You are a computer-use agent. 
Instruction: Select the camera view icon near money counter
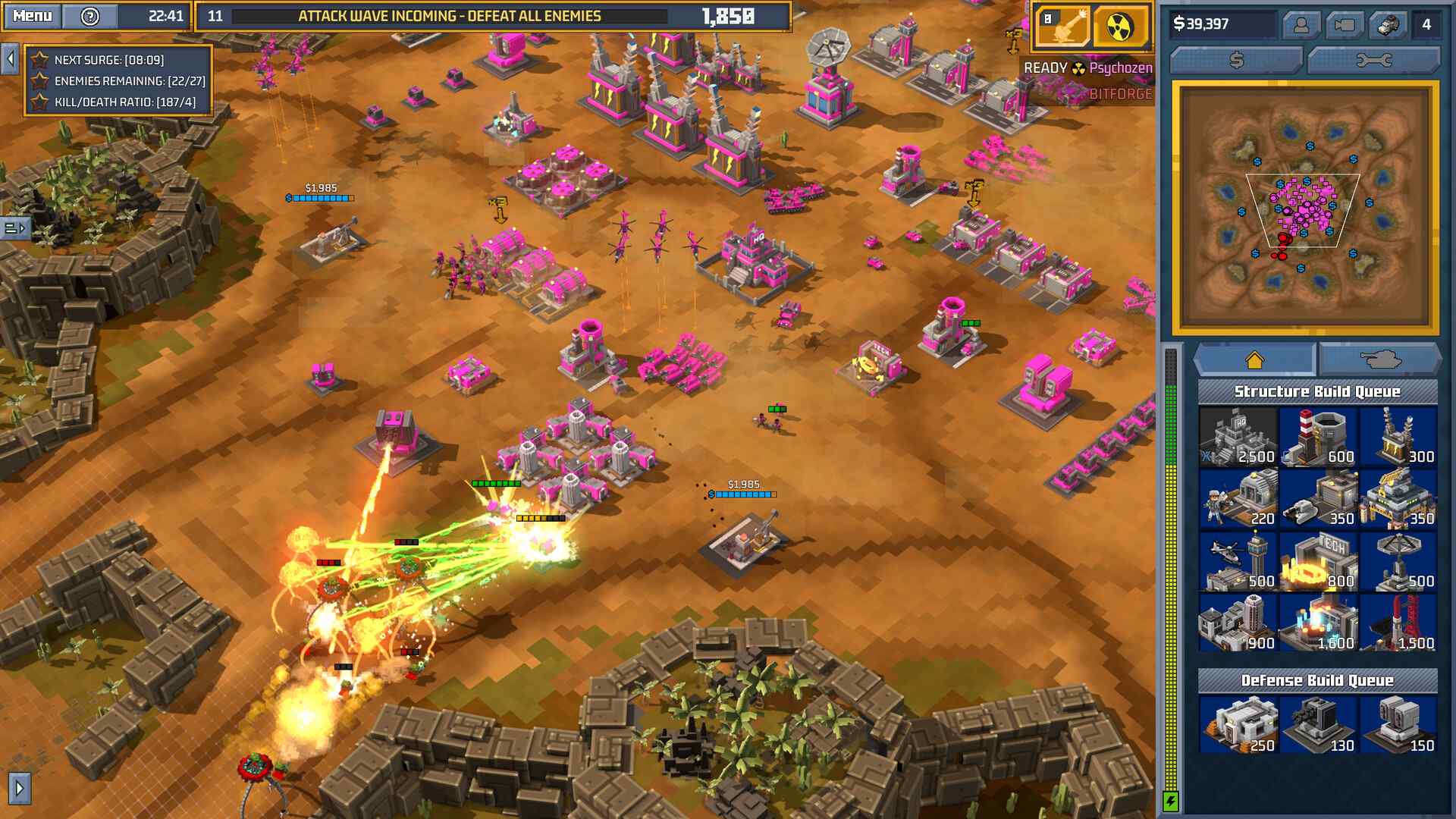1347,24
